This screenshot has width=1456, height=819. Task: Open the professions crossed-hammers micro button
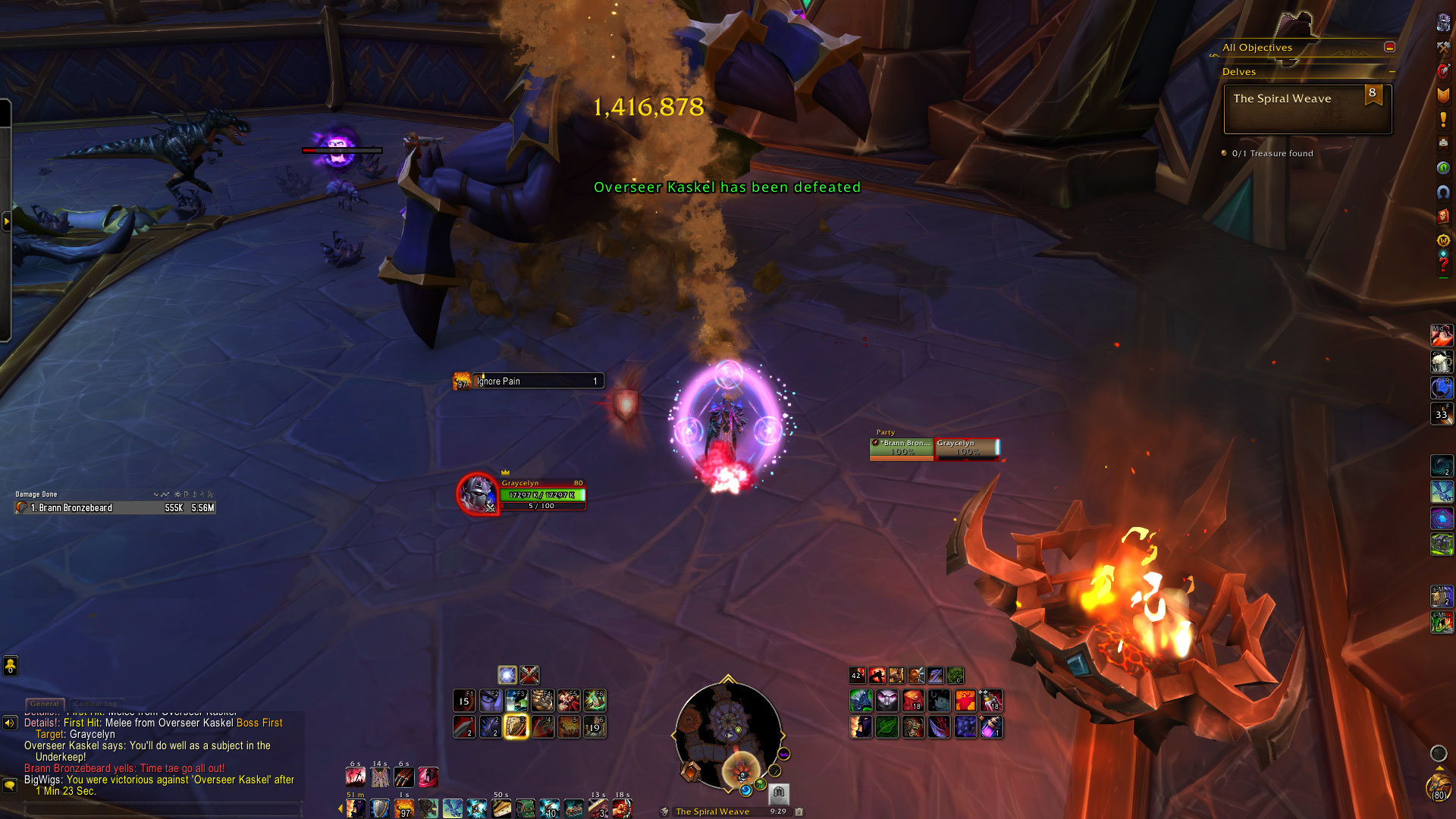[x=1443, y=48]
